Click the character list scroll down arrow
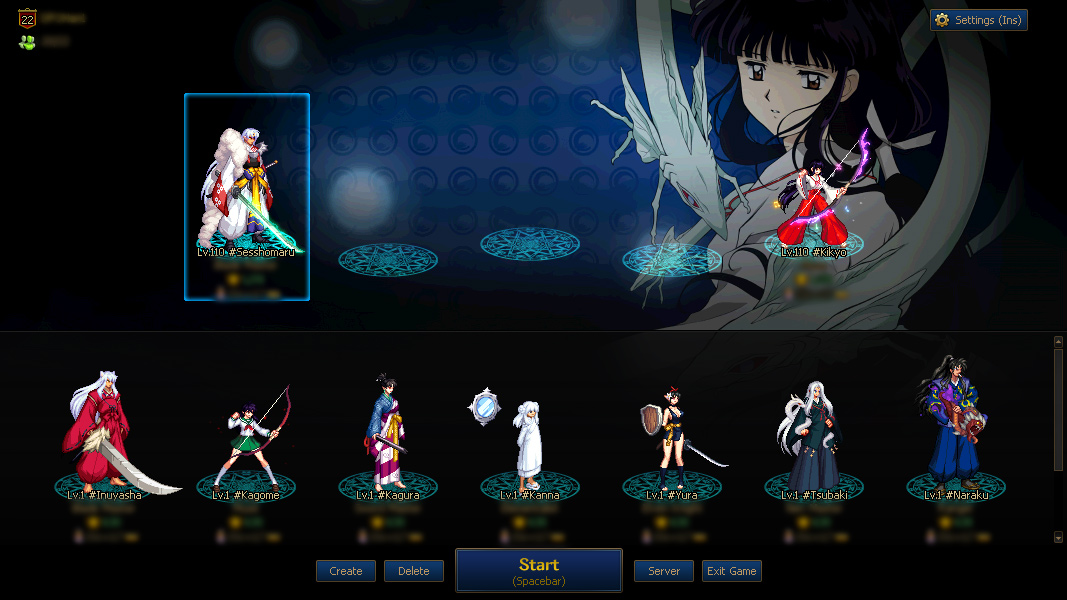1067x600 pixels. (1059, 537)
